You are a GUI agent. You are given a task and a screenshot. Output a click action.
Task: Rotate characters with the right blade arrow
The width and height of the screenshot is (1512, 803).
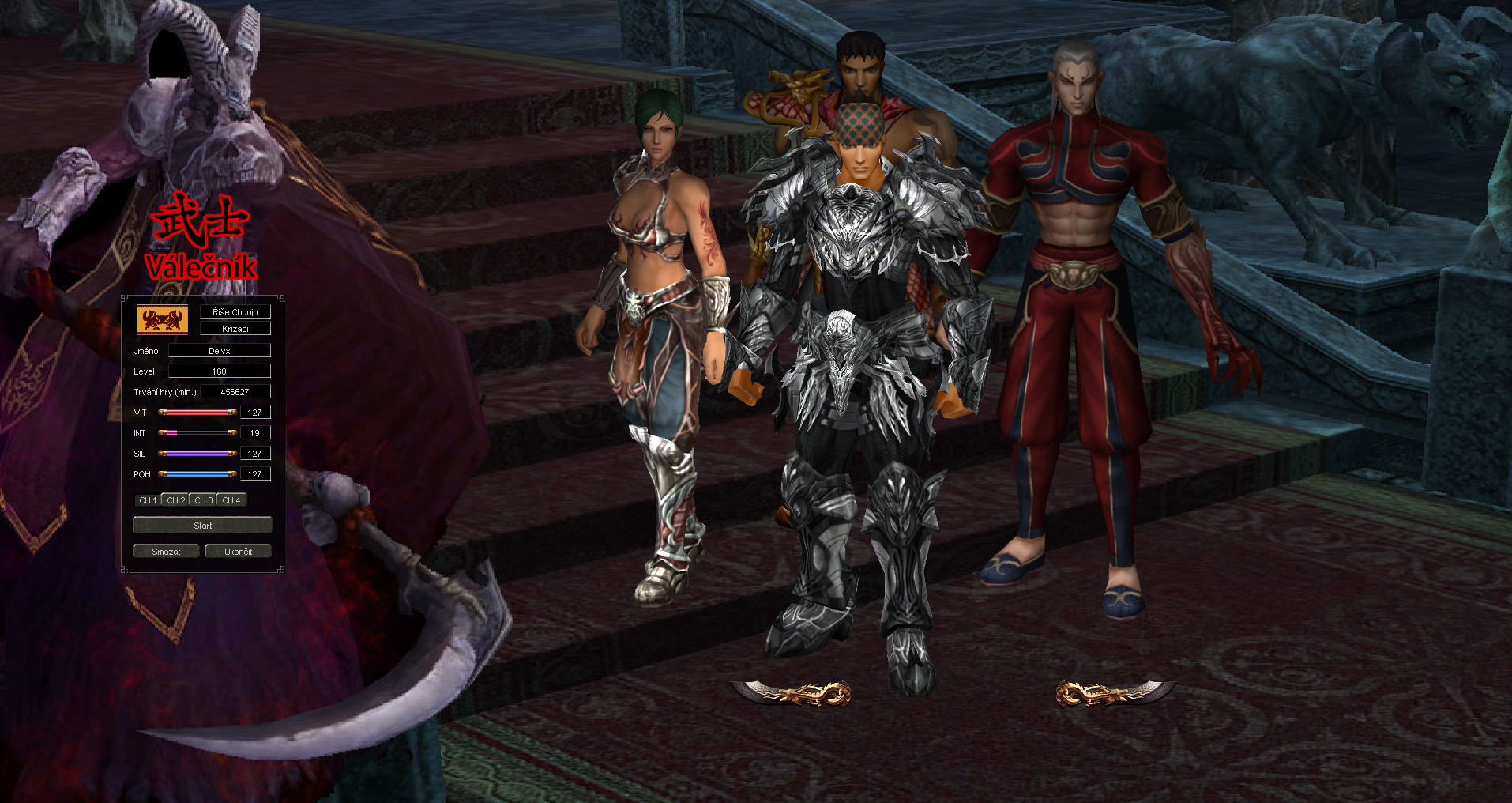pyautogui.click(x=1114, y=693)
